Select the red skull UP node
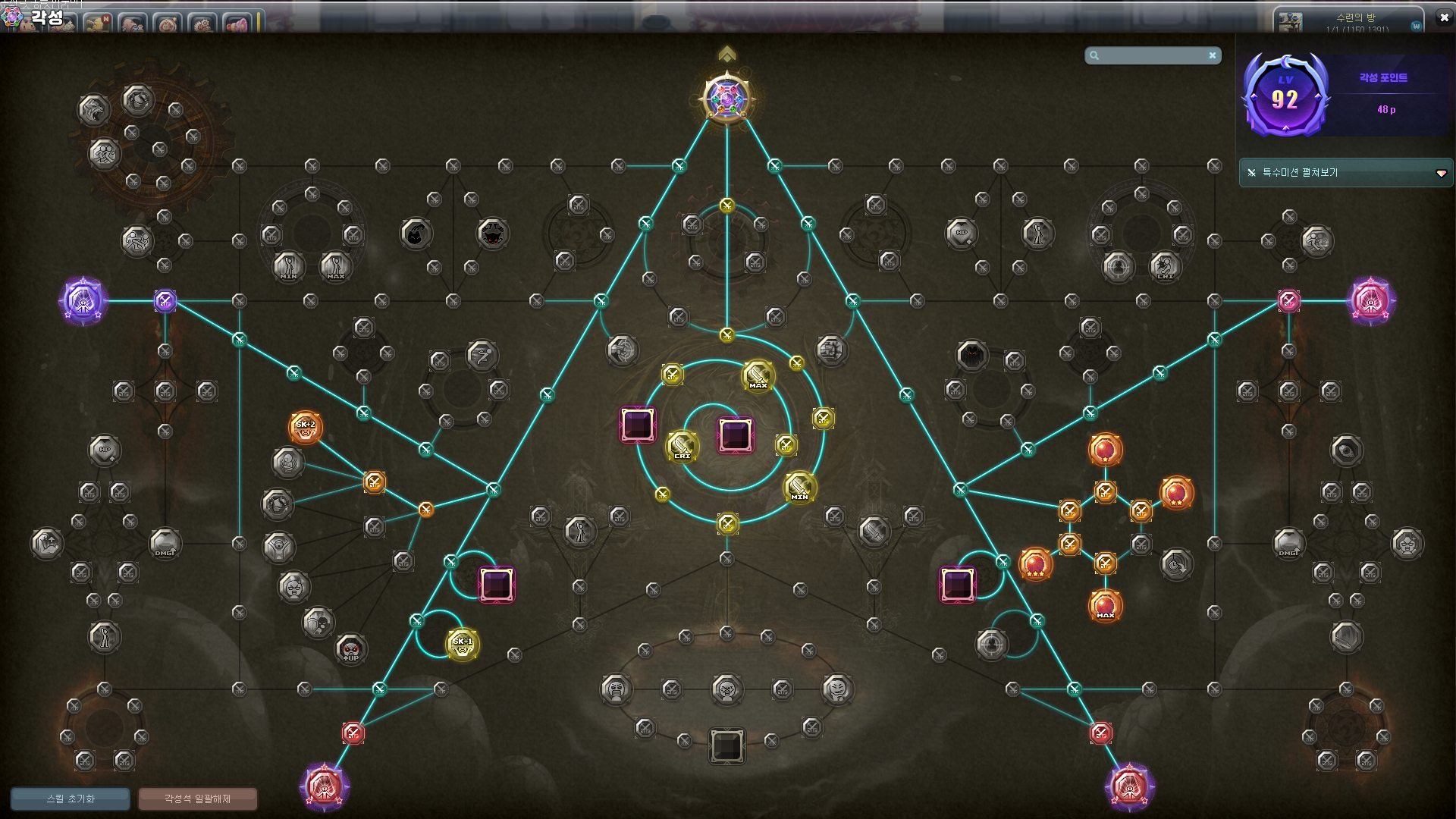Viewport: 1456px width, 819px height. 350,649
